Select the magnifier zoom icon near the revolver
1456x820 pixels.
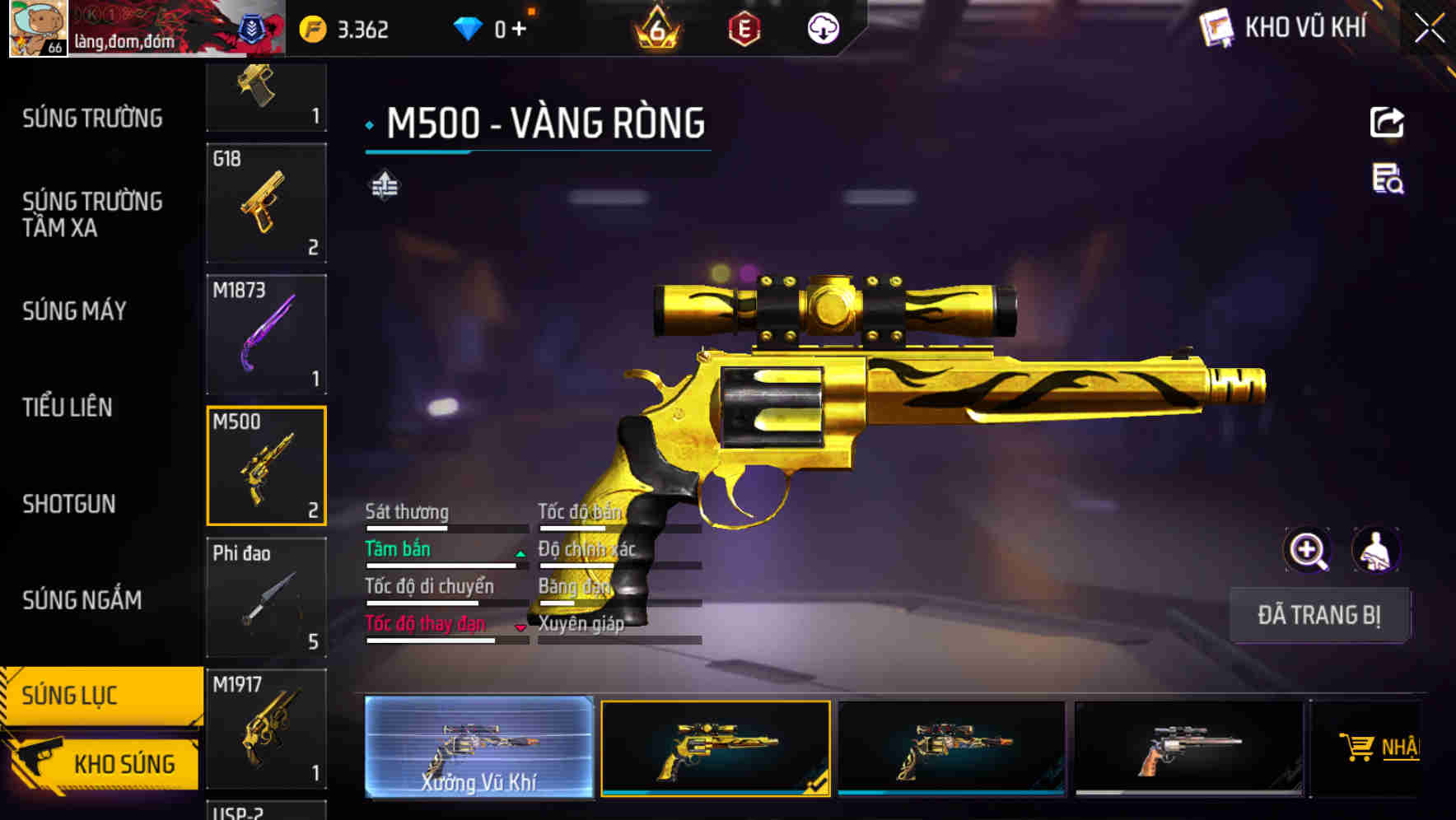tap(1306, 550)
